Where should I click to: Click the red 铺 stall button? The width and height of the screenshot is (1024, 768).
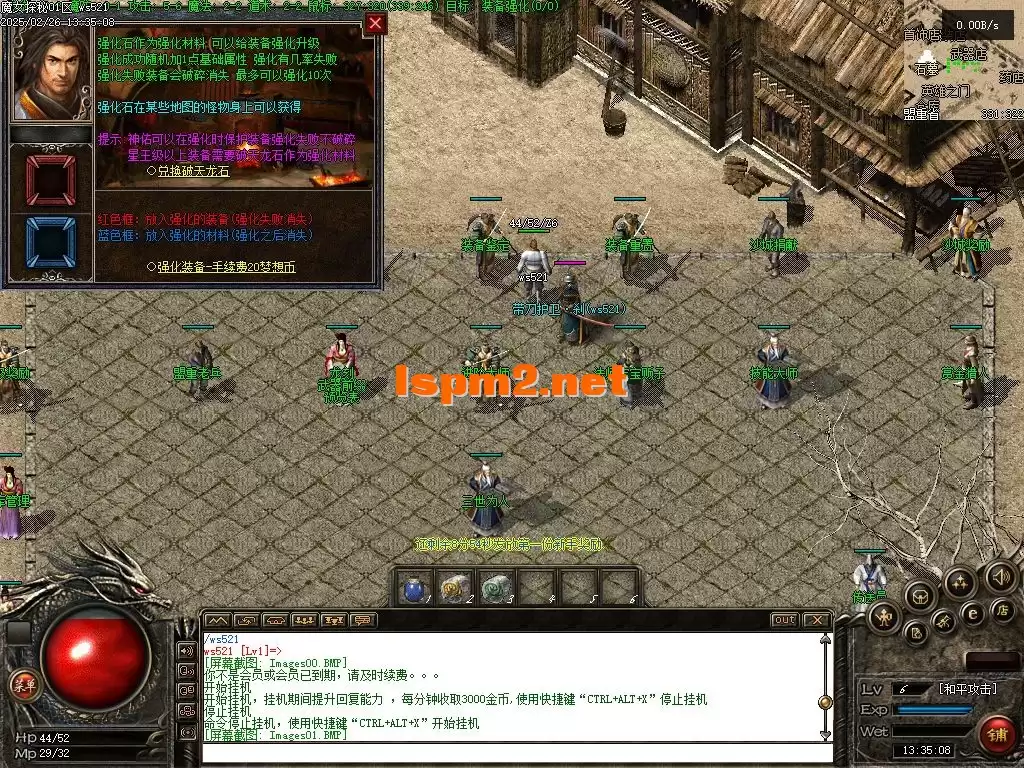996,733
